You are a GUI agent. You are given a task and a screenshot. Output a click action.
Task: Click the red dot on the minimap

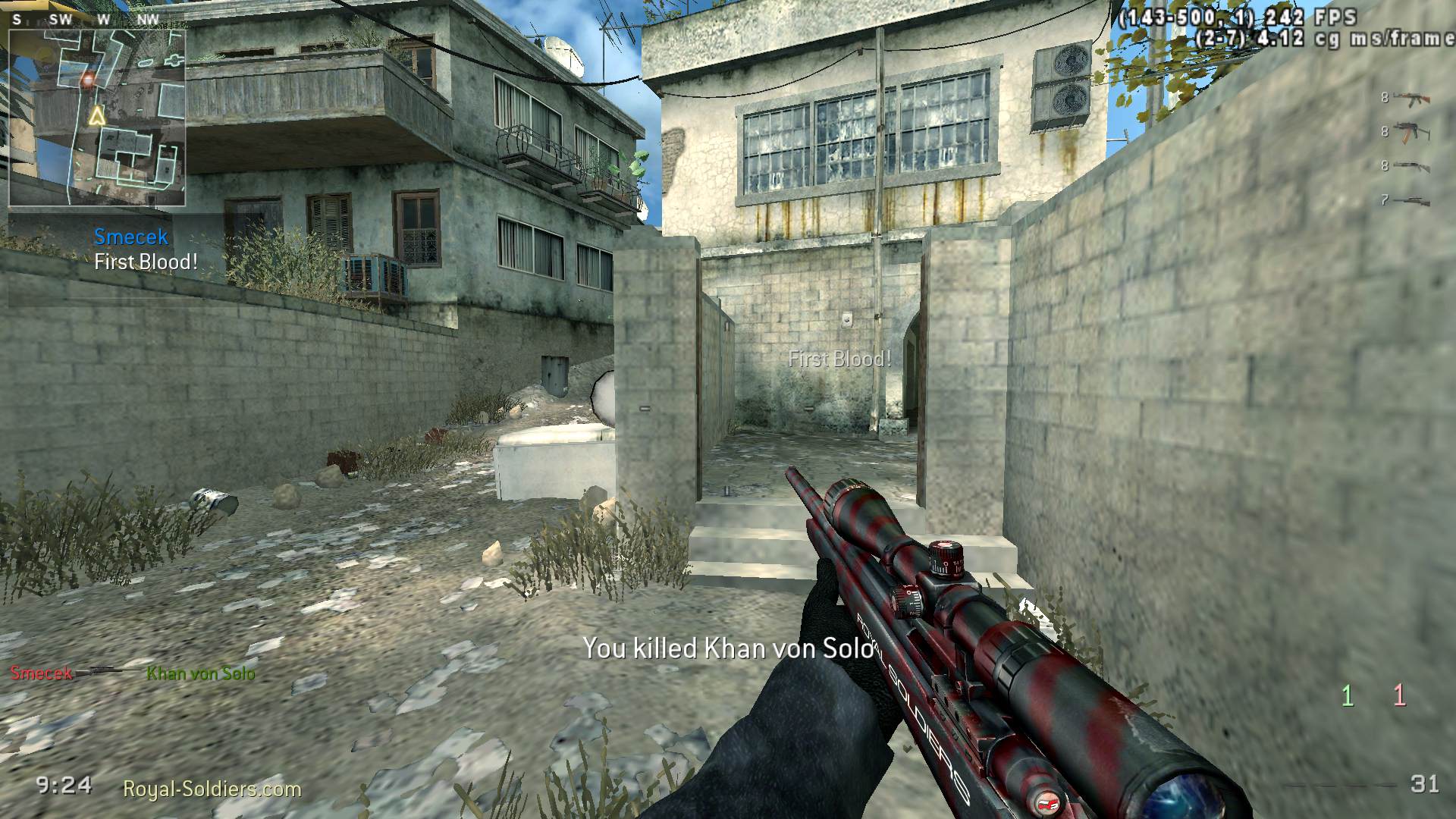pyautogui.click(x=87, y=80)
